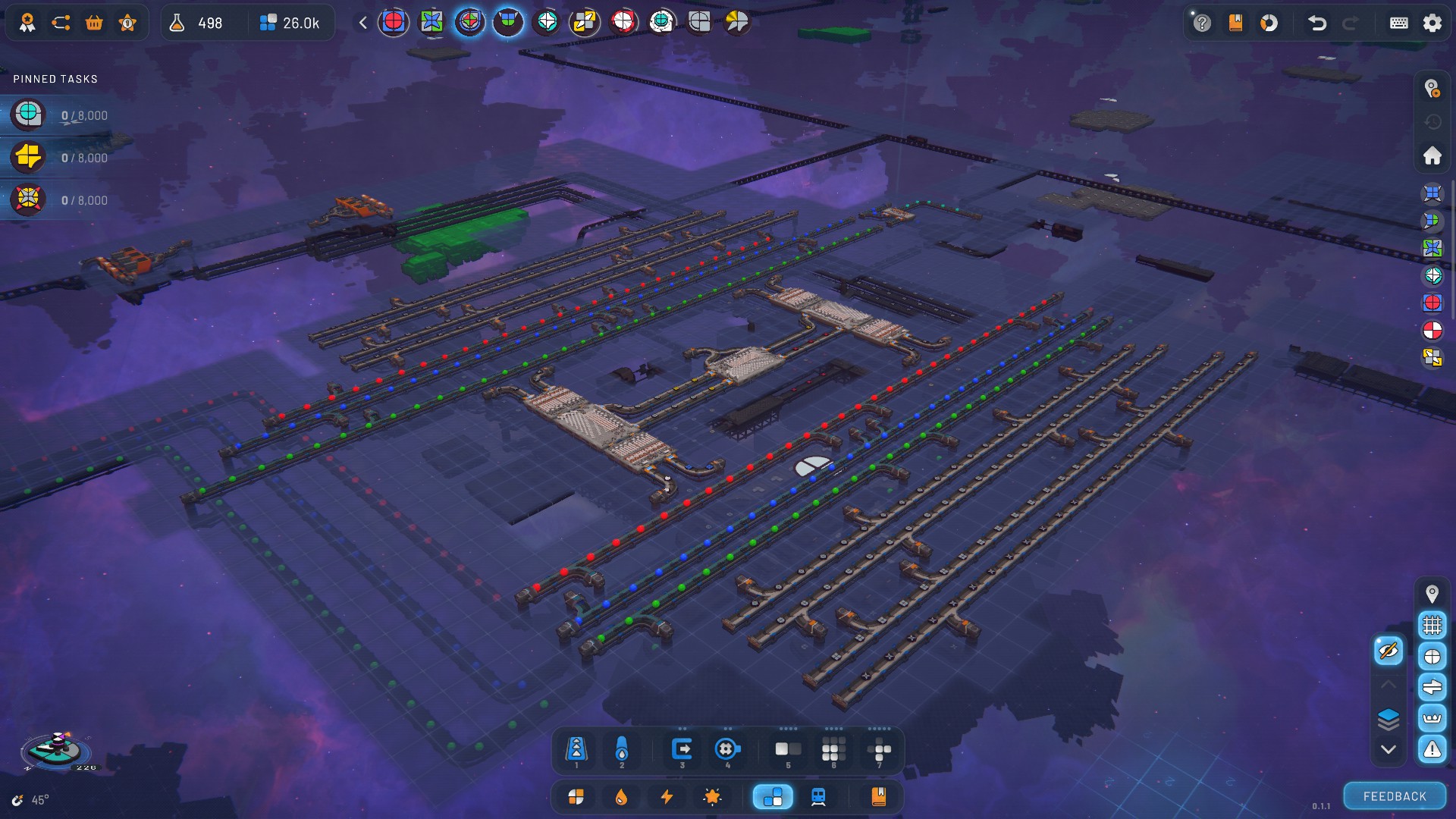Show the statistics donut chart

pyautogui.click(x=1269, y=23)
